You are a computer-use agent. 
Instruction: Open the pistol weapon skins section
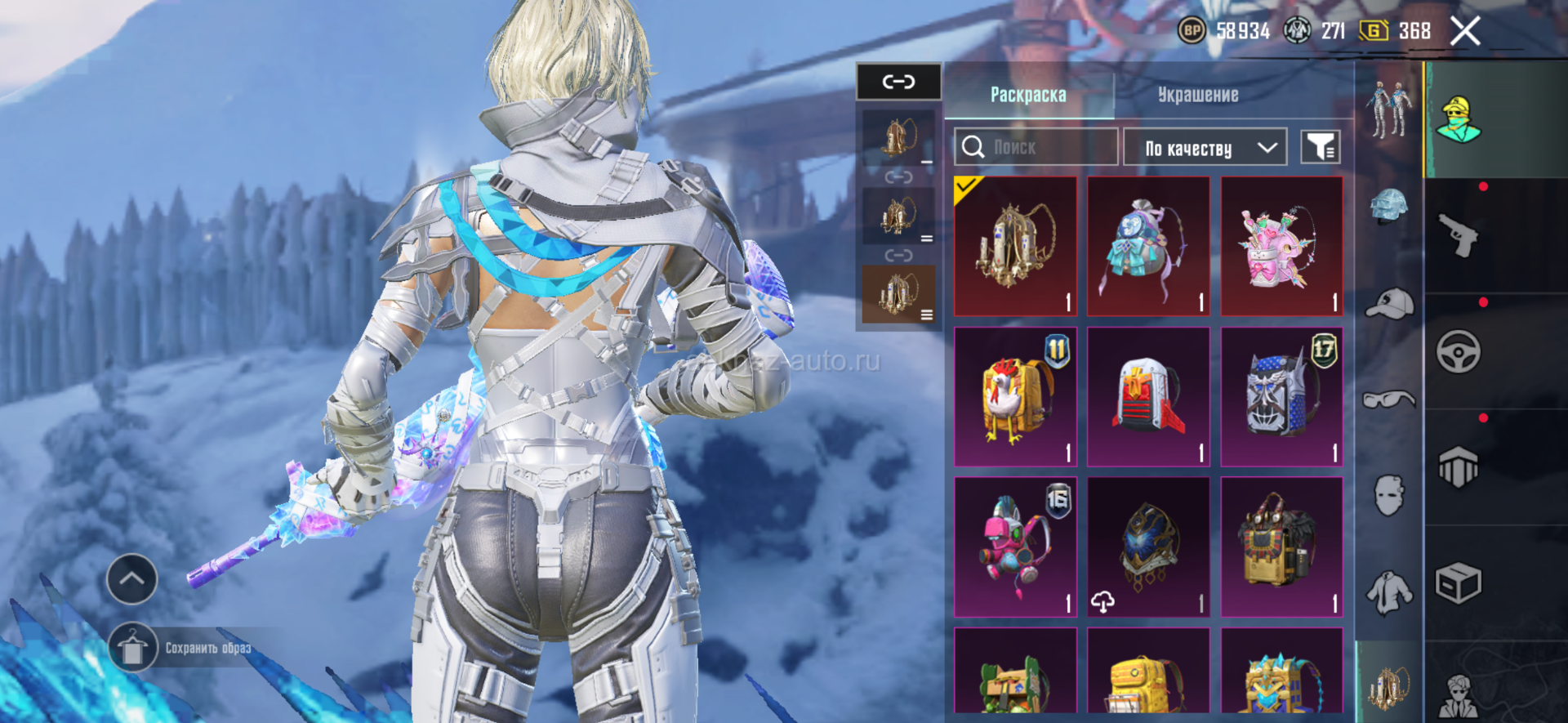click(1459, 236)
